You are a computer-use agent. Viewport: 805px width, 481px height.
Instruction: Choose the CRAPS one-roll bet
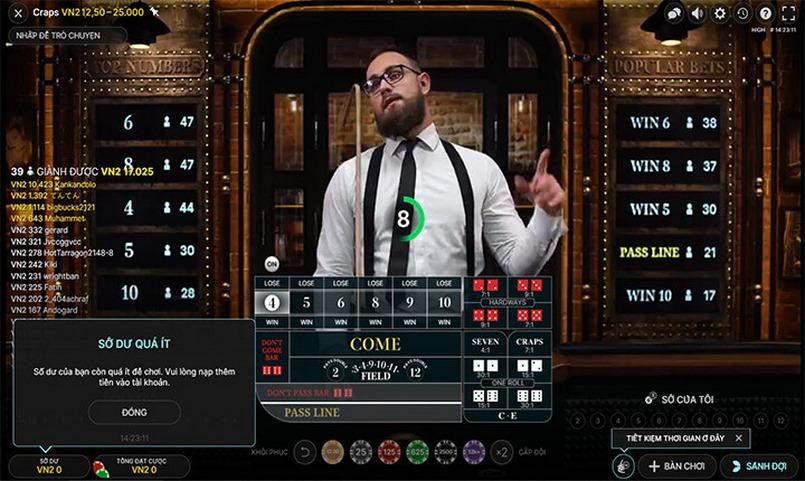click(530, 346)
